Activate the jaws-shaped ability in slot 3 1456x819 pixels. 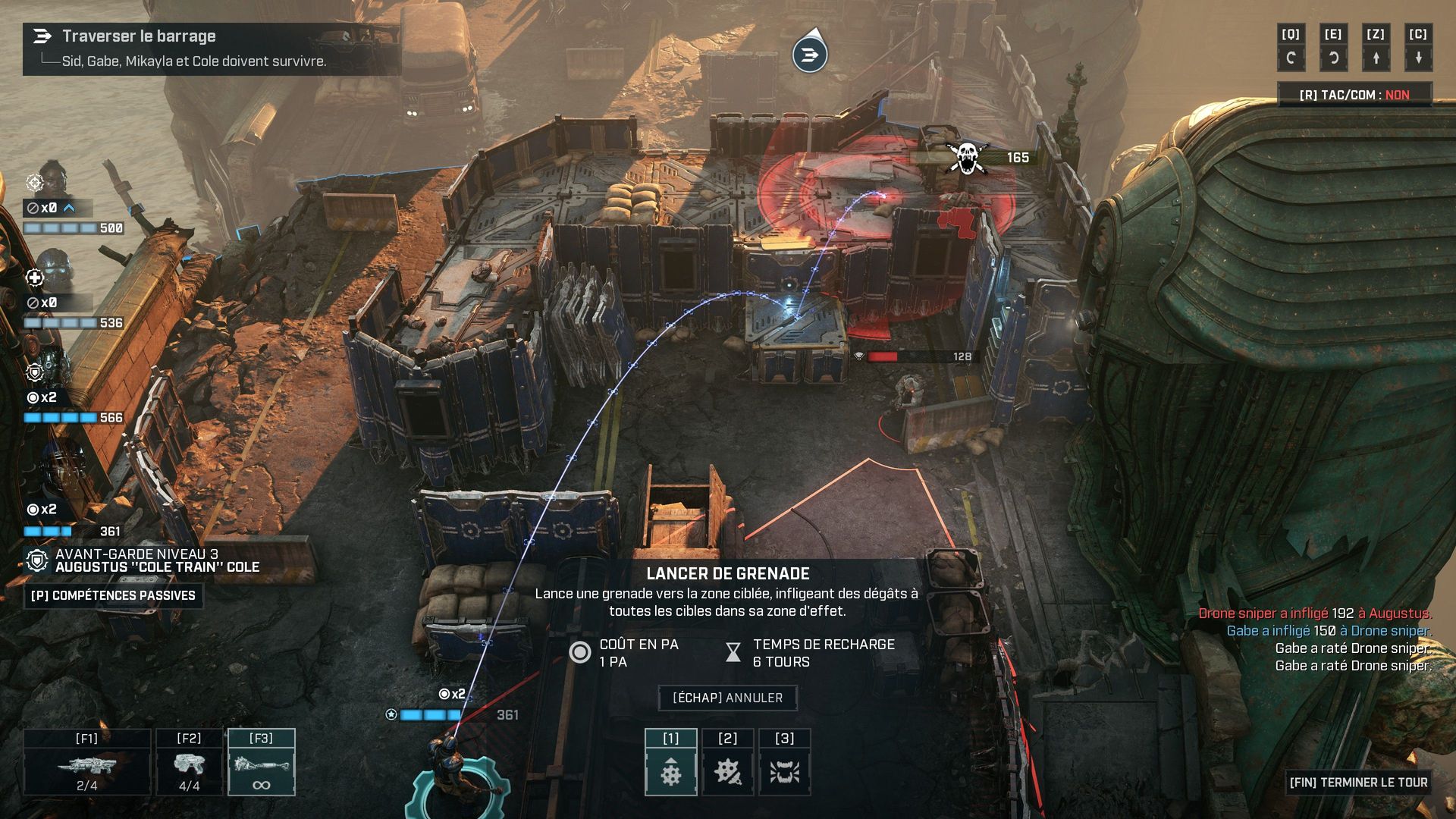784,763
